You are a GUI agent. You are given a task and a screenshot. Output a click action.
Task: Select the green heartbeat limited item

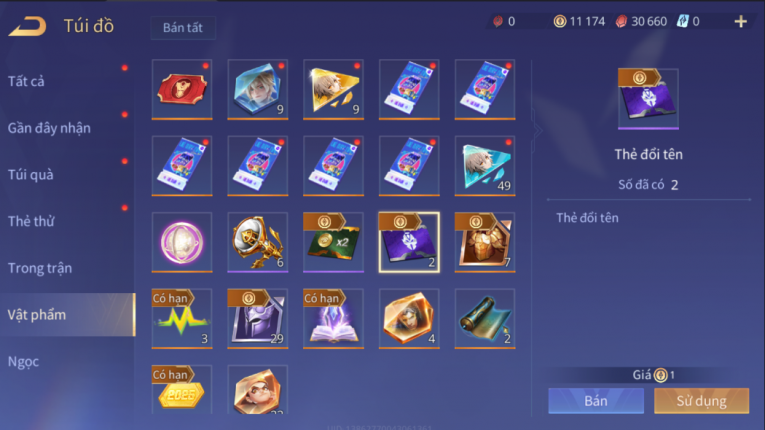click(x=182, y=318)
